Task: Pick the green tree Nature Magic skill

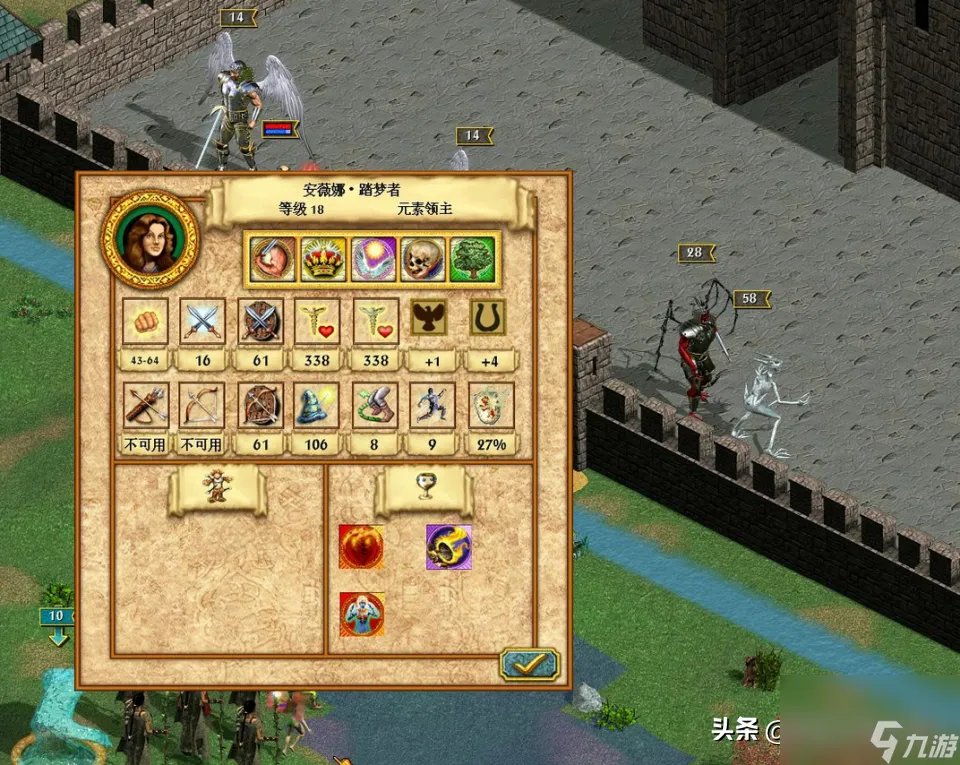Action: click(x=473, y=260)
